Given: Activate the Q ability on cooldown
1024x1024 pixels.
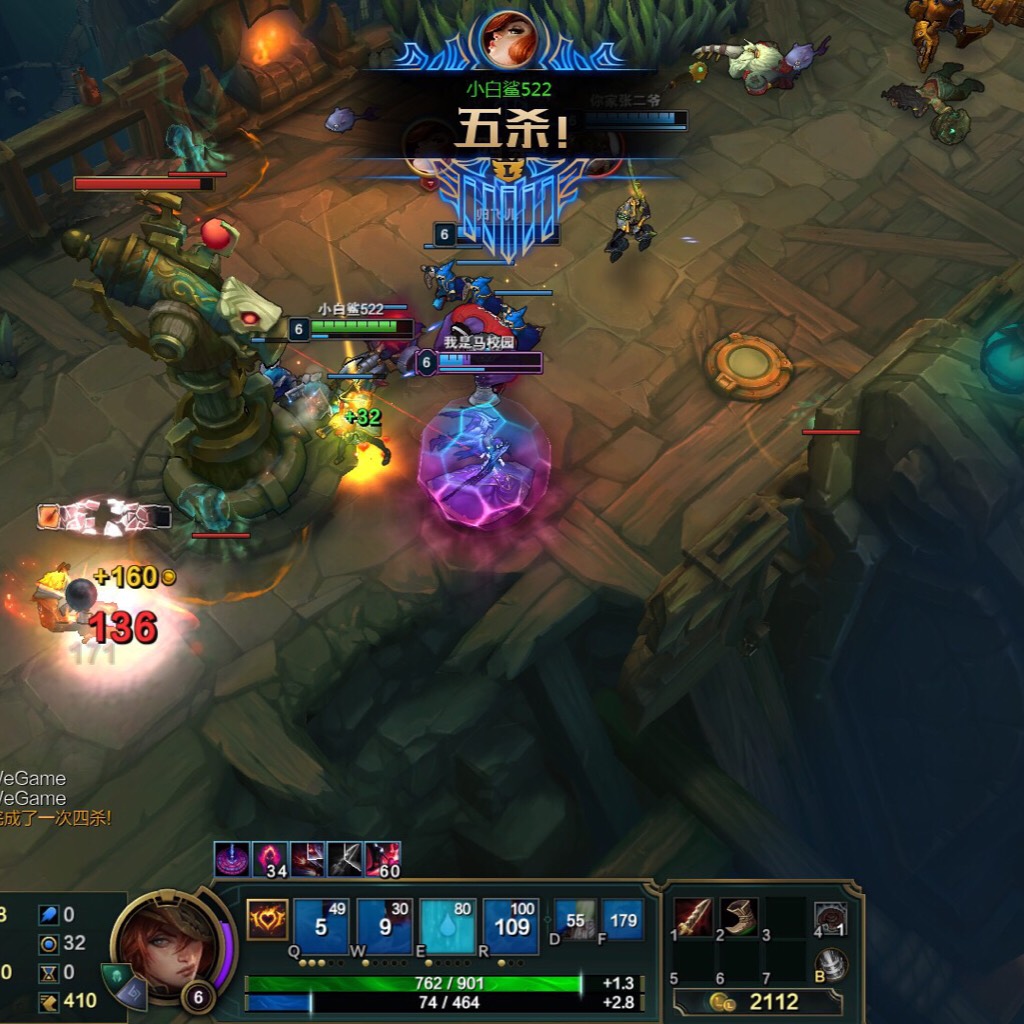Looking at the screenshot, I should 321,926.
